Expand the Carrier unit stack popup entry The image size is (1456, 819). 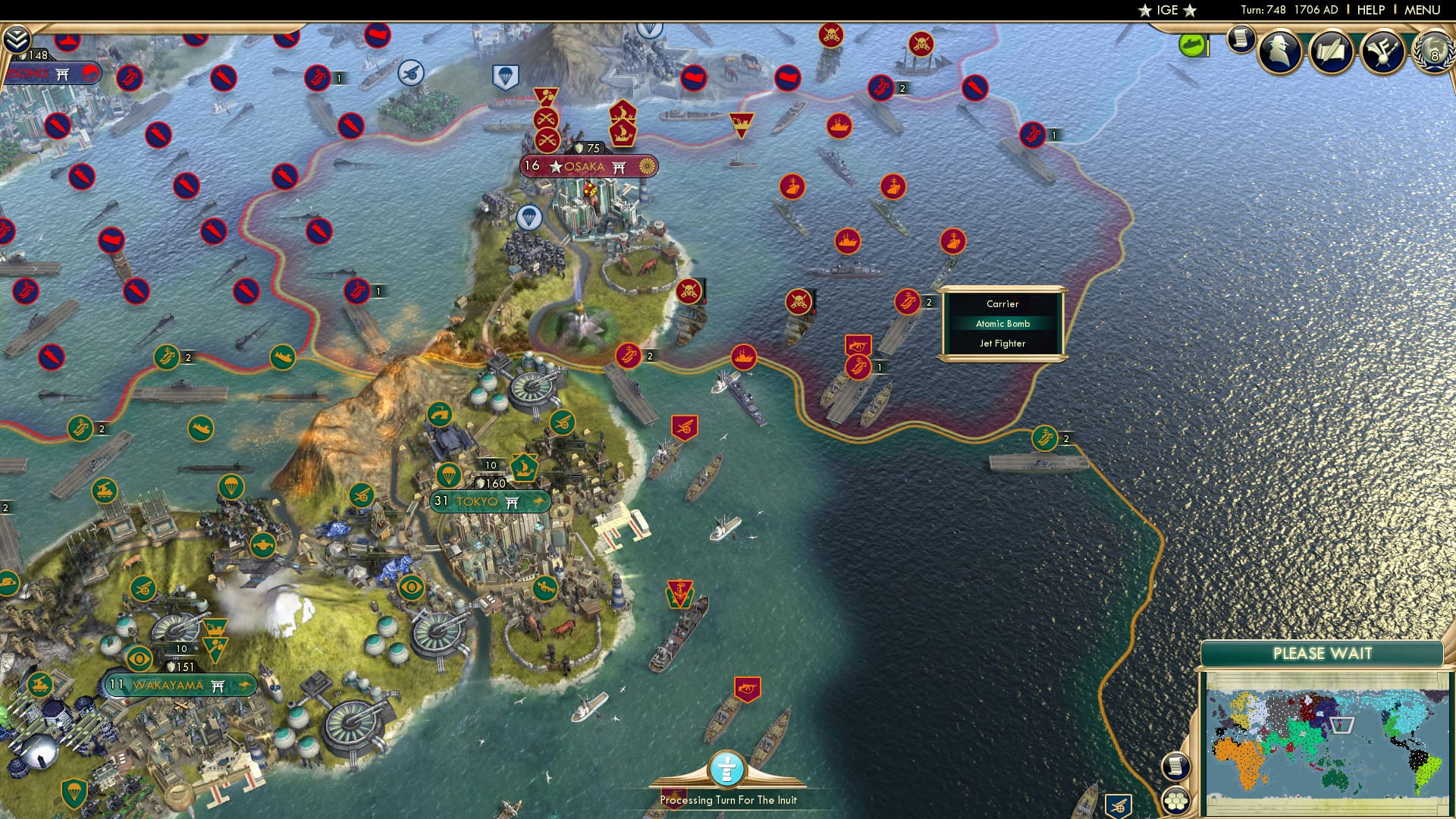[x=1003, y=303]
